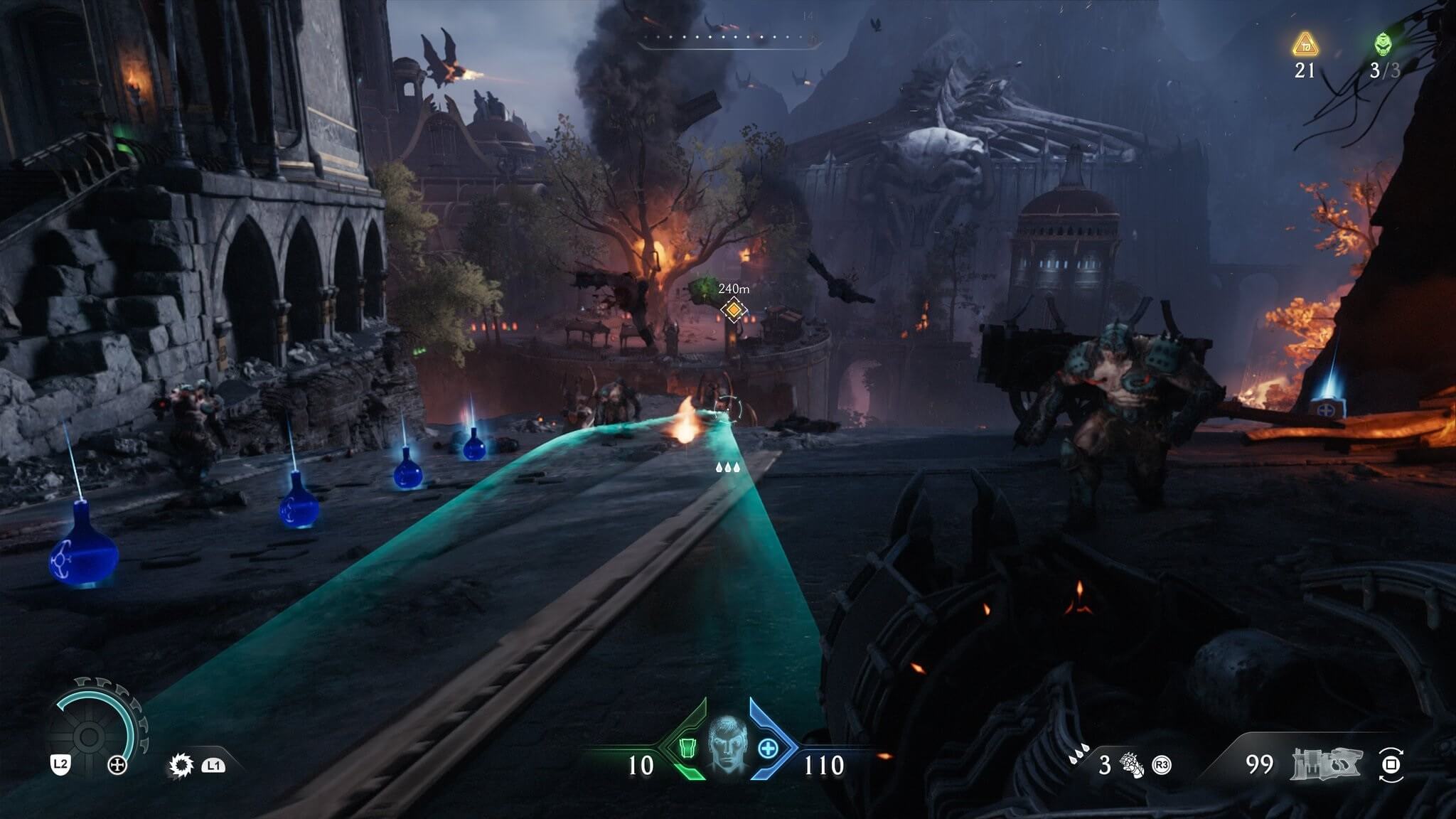This screenshot has height=819, width=1456.
Task: Click the blue health cross icon
Action: [769, 749]
